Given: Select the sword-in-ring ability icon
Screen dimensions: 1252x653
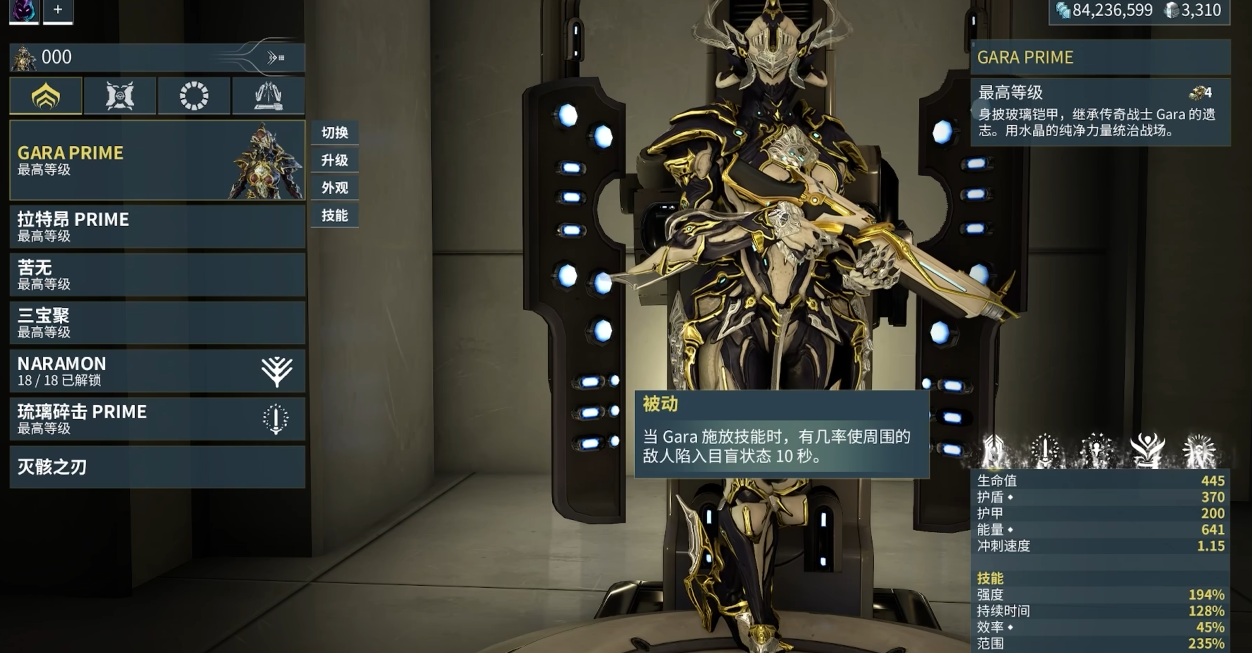Looking at the screenshot, I should [x=1046, y=451].
